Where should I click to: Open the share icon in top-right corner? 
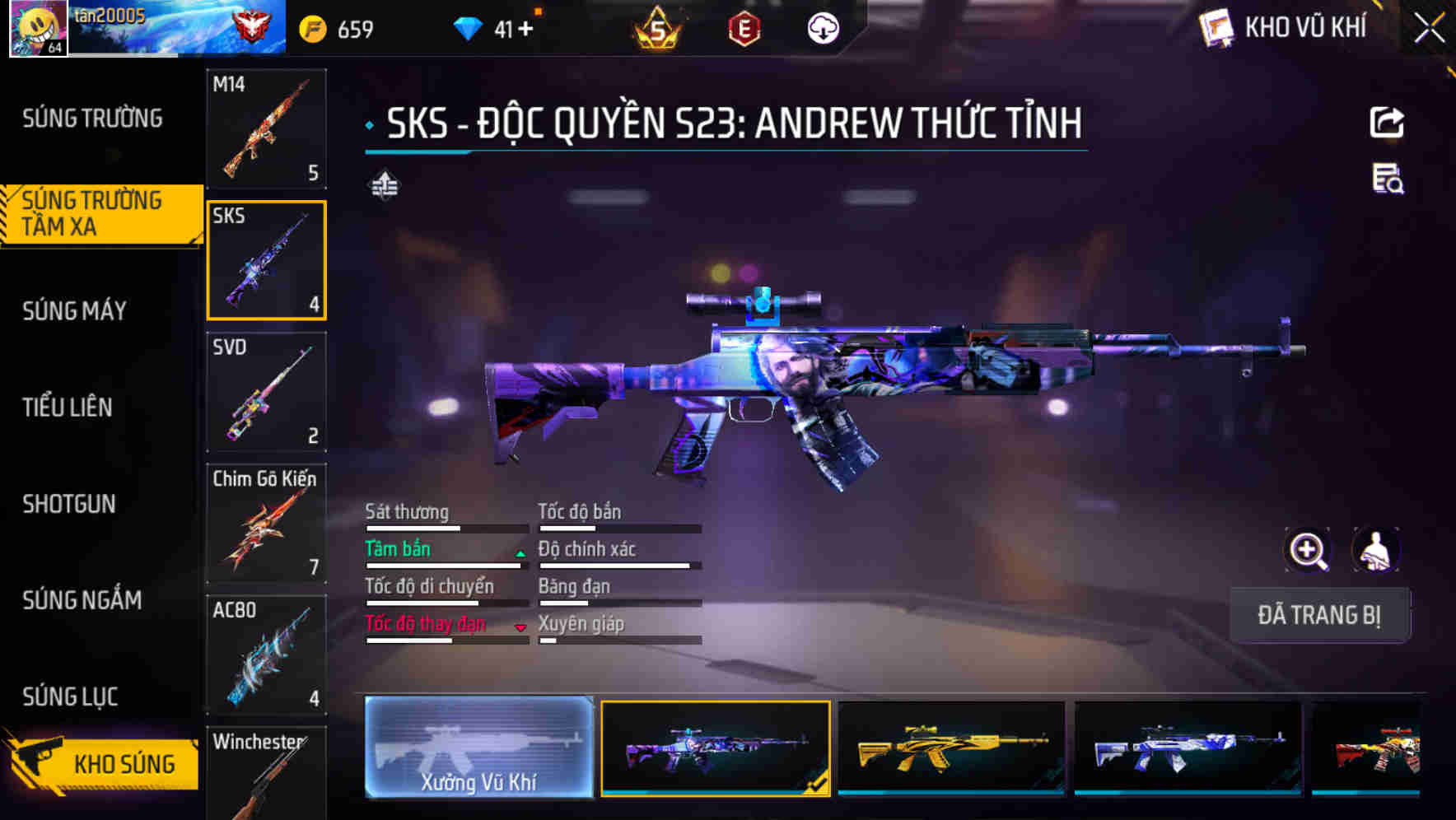(1387, 122)
